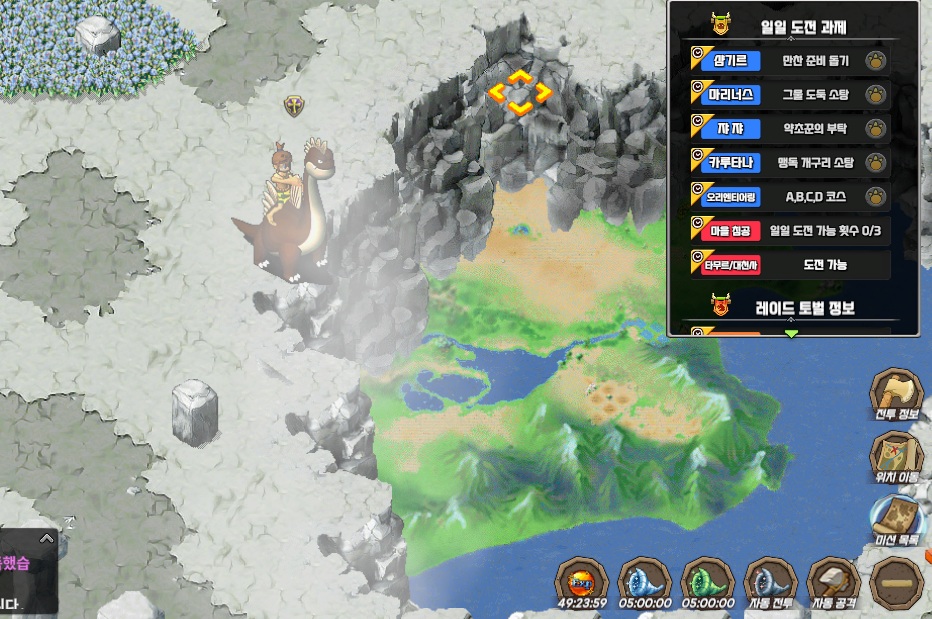Click the 샴기르 row paw icon

tap(875, 60)
